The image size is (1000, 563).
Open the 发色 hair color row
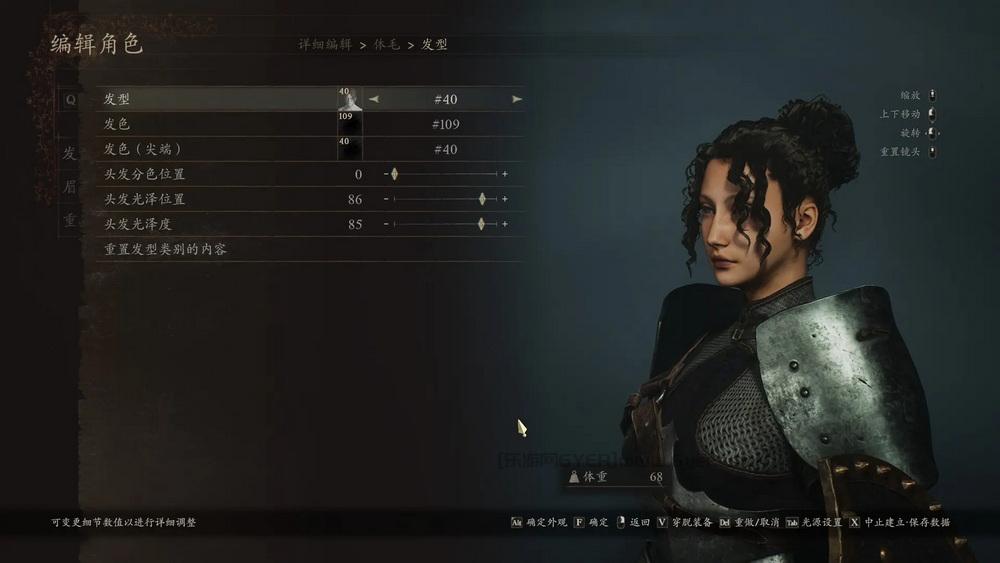(117, 124)
